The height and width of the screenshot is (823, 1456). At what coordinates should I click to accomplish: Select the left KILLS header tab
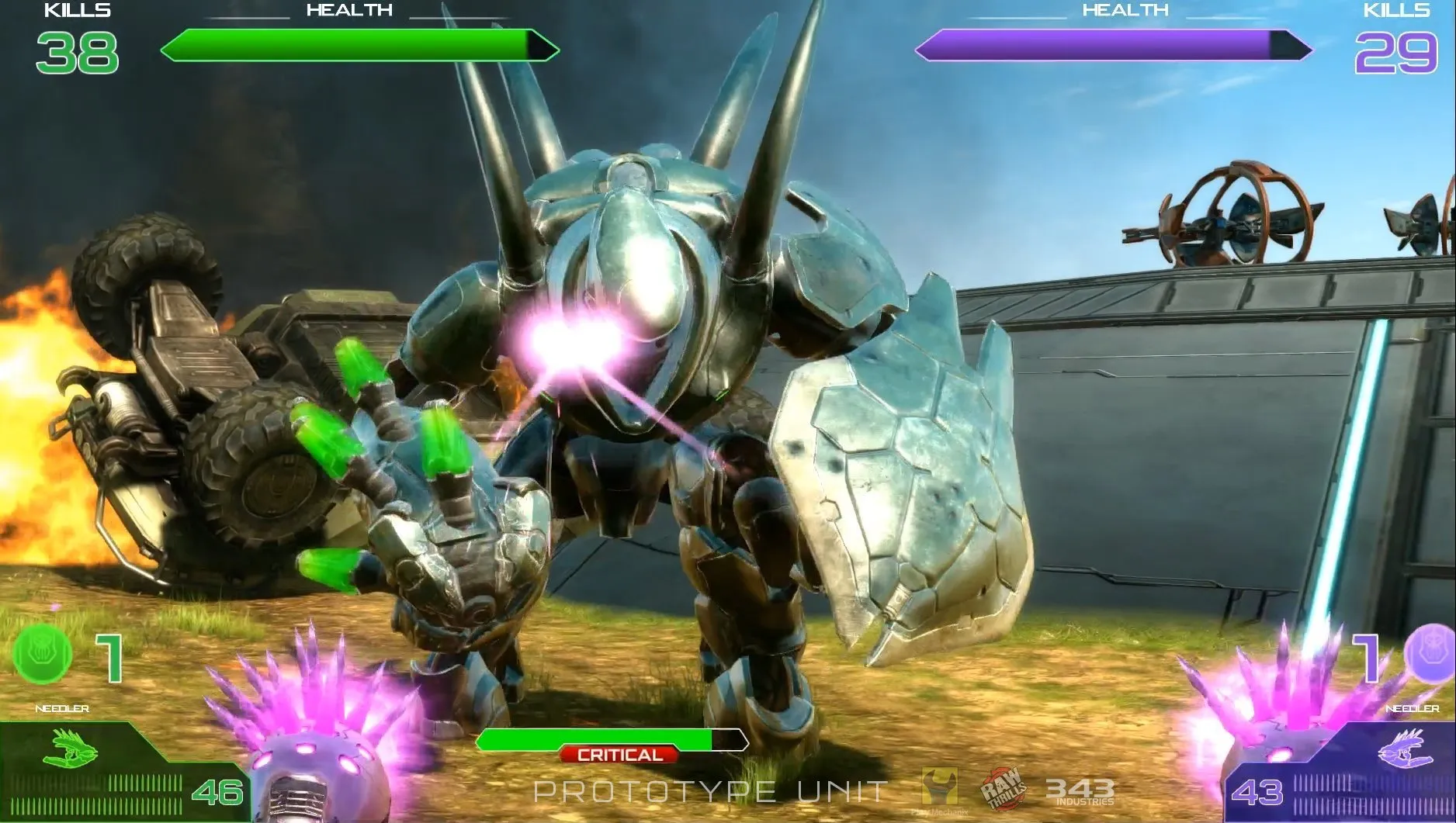(x=75, y=11)
